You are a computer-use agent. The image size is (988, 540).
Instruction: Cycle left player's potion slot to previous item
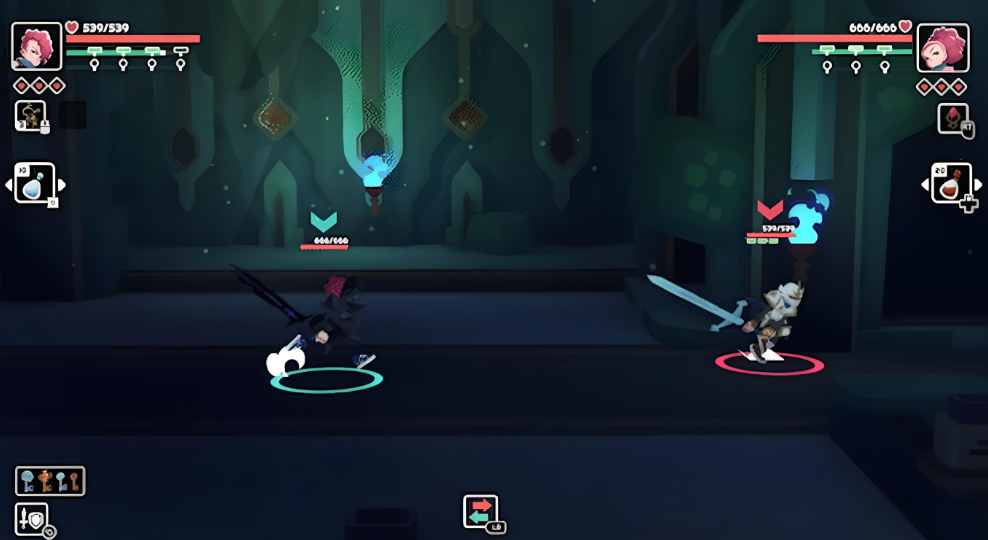coord(9,185)
